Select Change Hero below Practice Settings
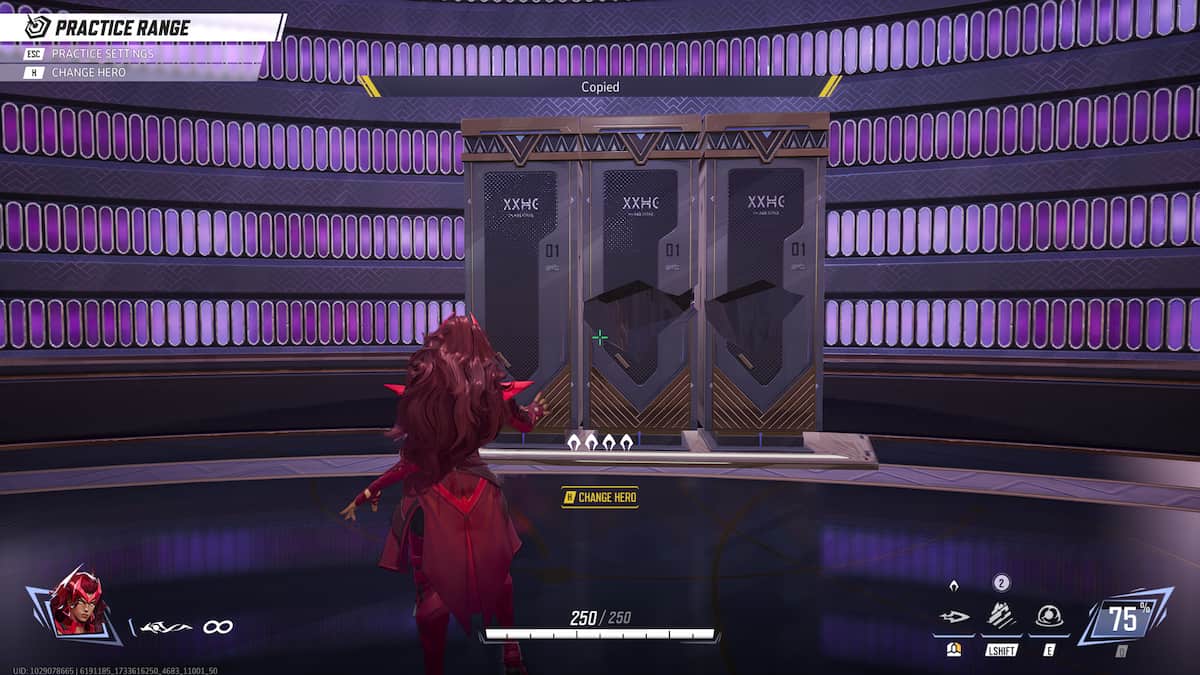Viewport: 1200px width, 675px height. tap(88, 72)
